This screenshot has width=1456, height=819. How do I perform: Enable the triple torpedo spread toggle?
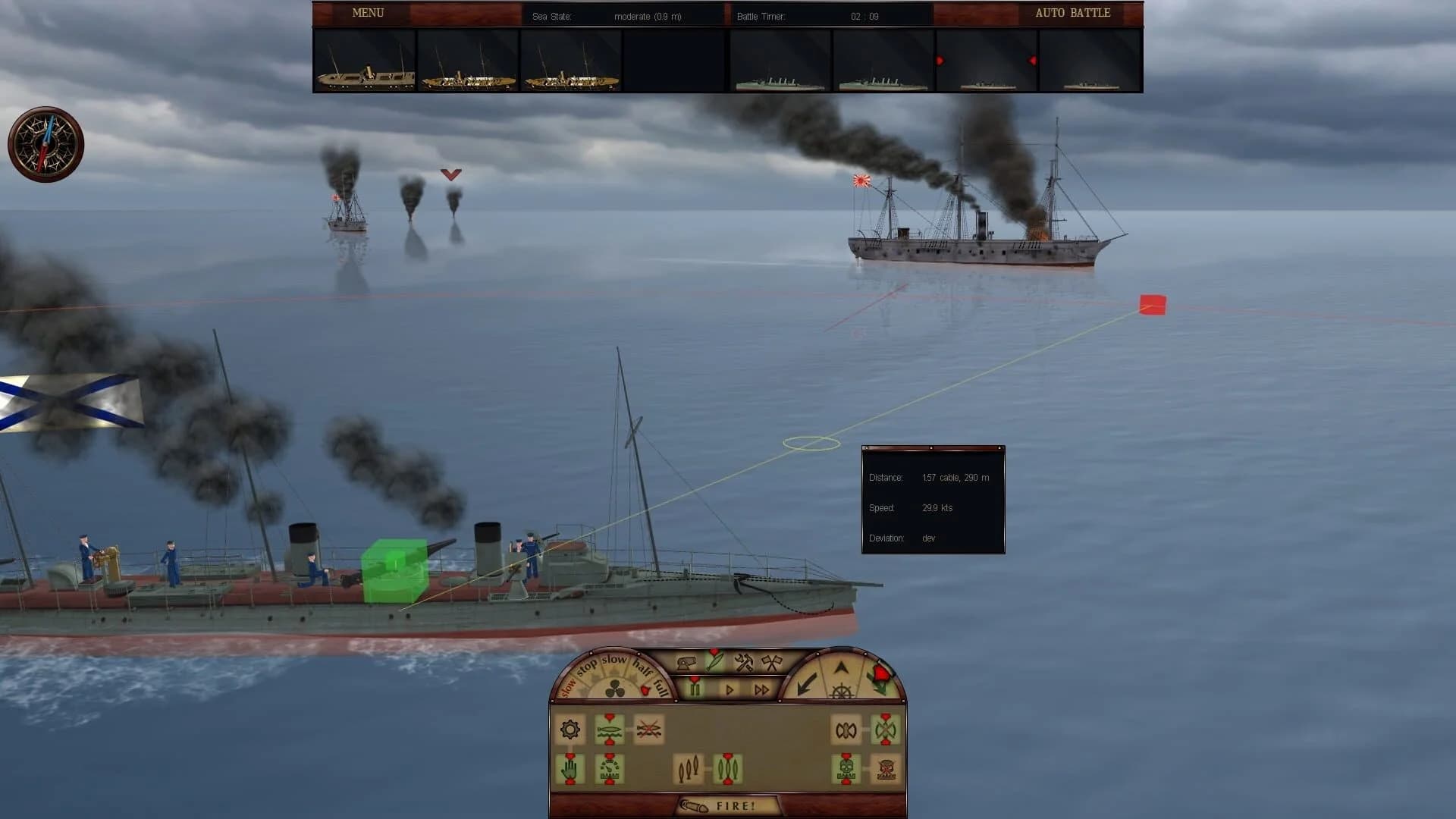tap(728, 769)
